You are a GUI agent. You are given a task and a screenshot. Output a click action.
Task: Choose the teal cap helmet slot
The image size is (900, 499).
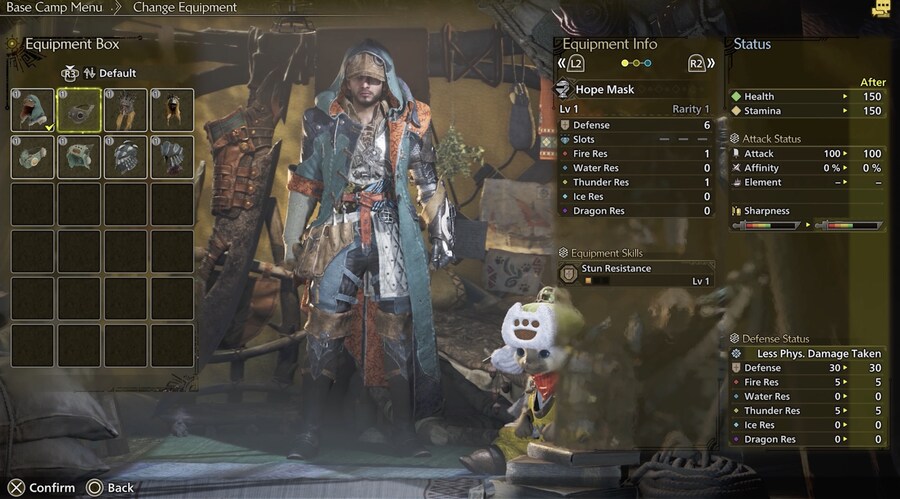[79, 157]
